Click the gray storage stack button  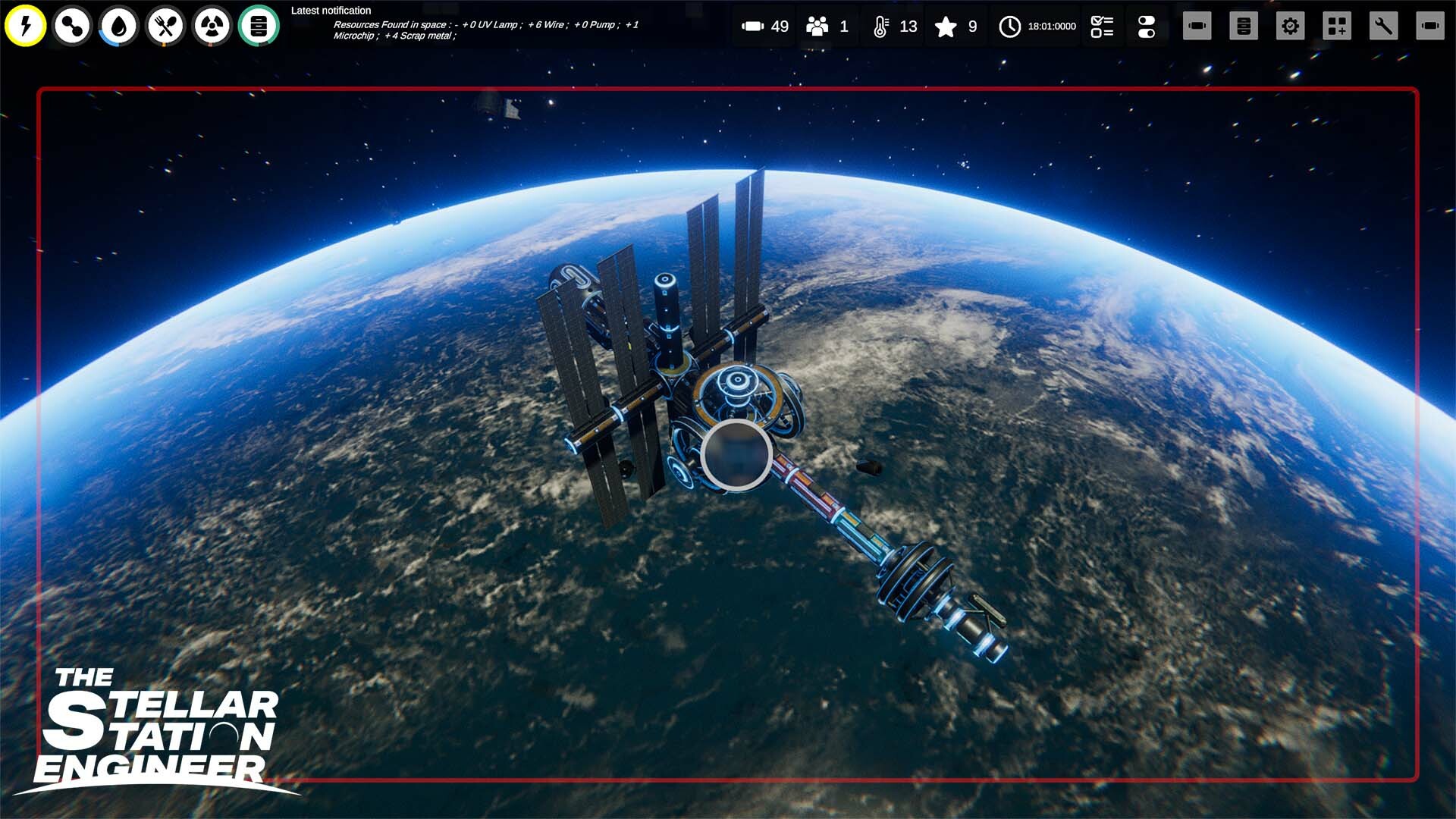pyautogui.click(x=1244, y=27)
